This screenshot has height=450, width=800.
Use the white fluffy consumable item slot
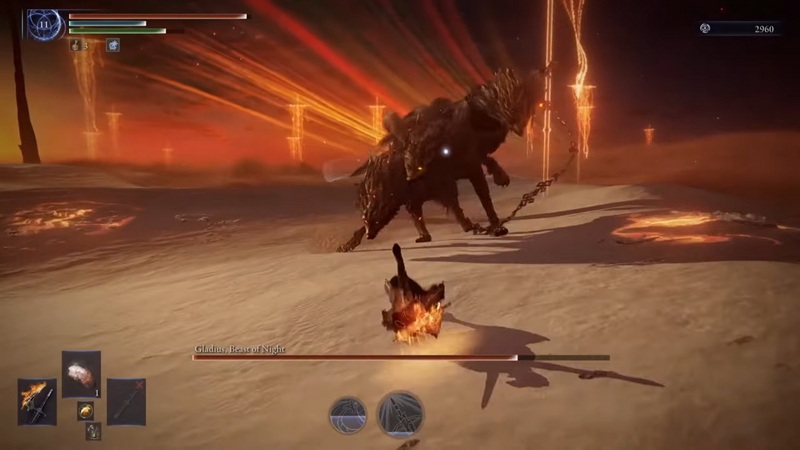point(81,374)
